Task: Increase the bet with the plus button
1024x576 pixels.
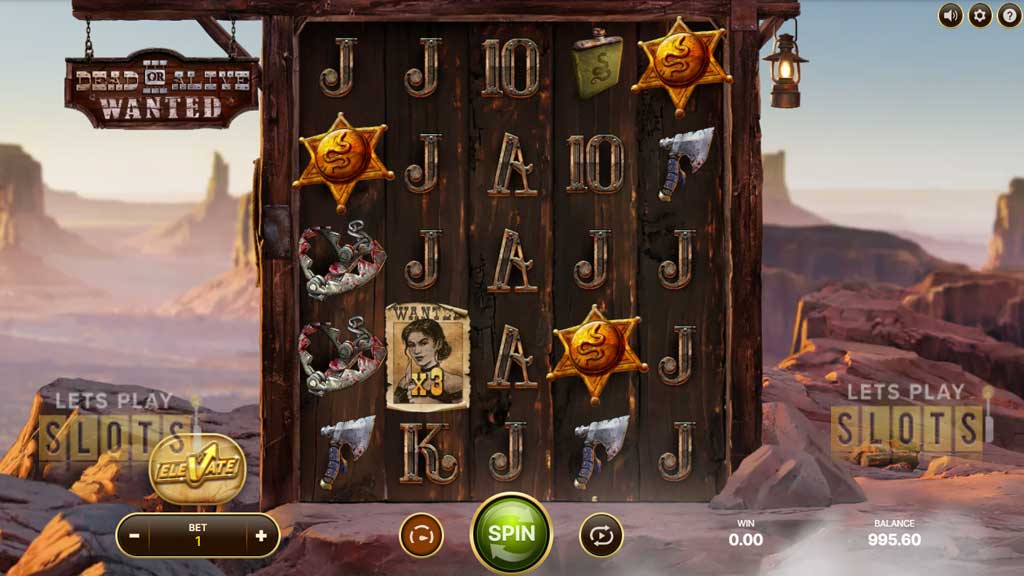Action: coord(261,535)
